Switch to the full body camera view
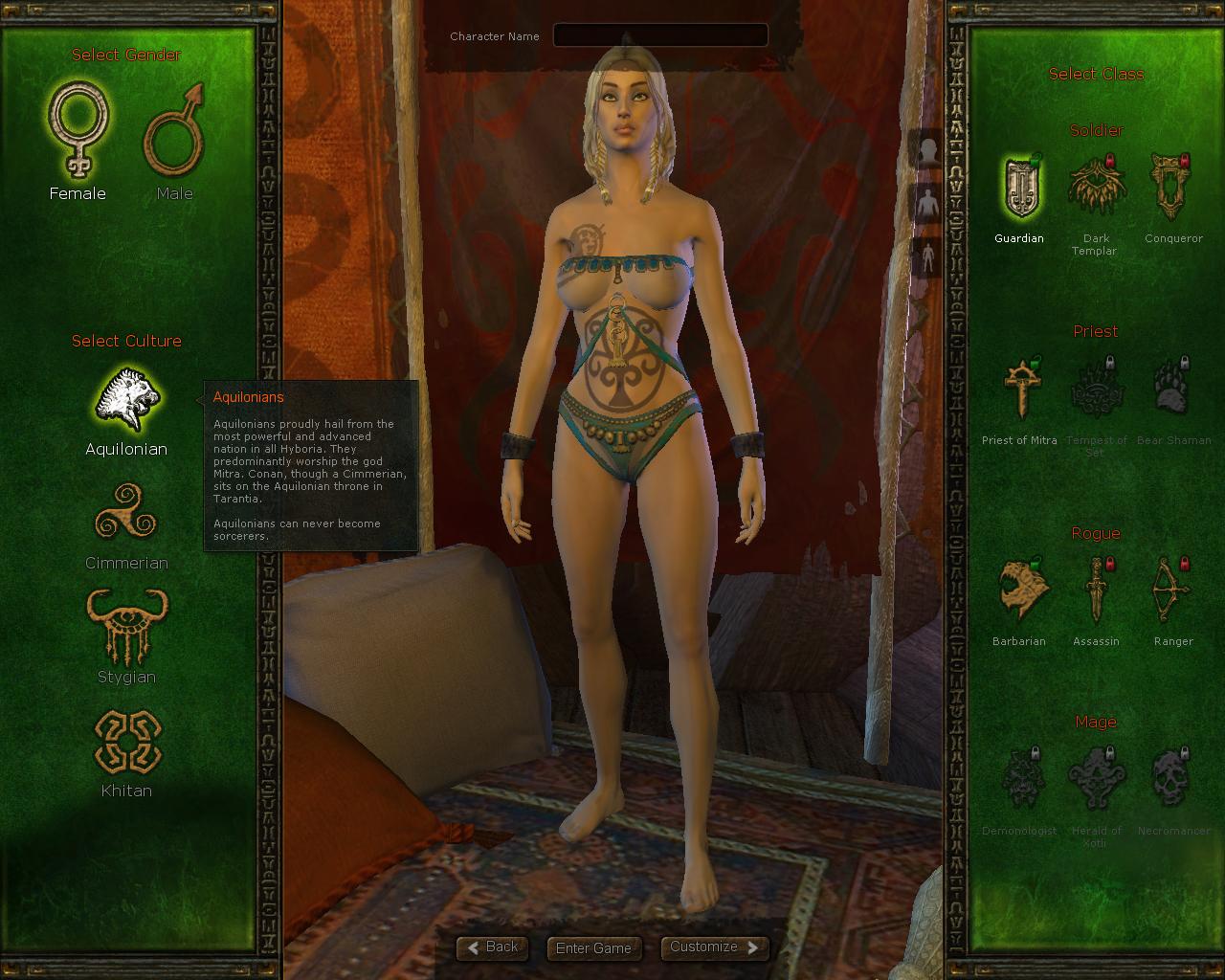The height and width of the screenshot is (980, 1225). (926, 256)
